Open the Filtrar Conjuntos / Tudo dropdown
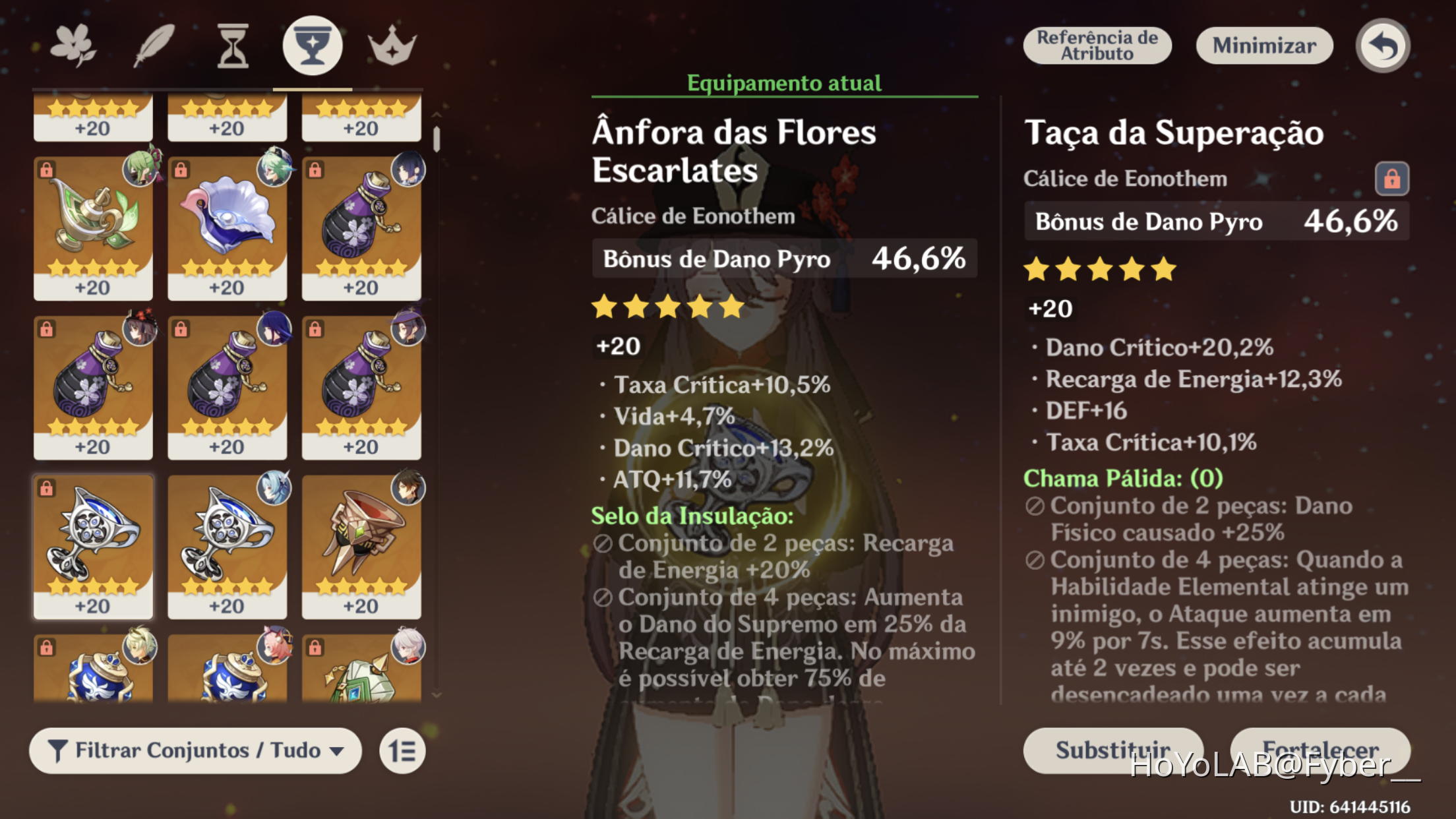This screenshot has height=819, width=1456. pyautogui.click(x=195, y=750)
